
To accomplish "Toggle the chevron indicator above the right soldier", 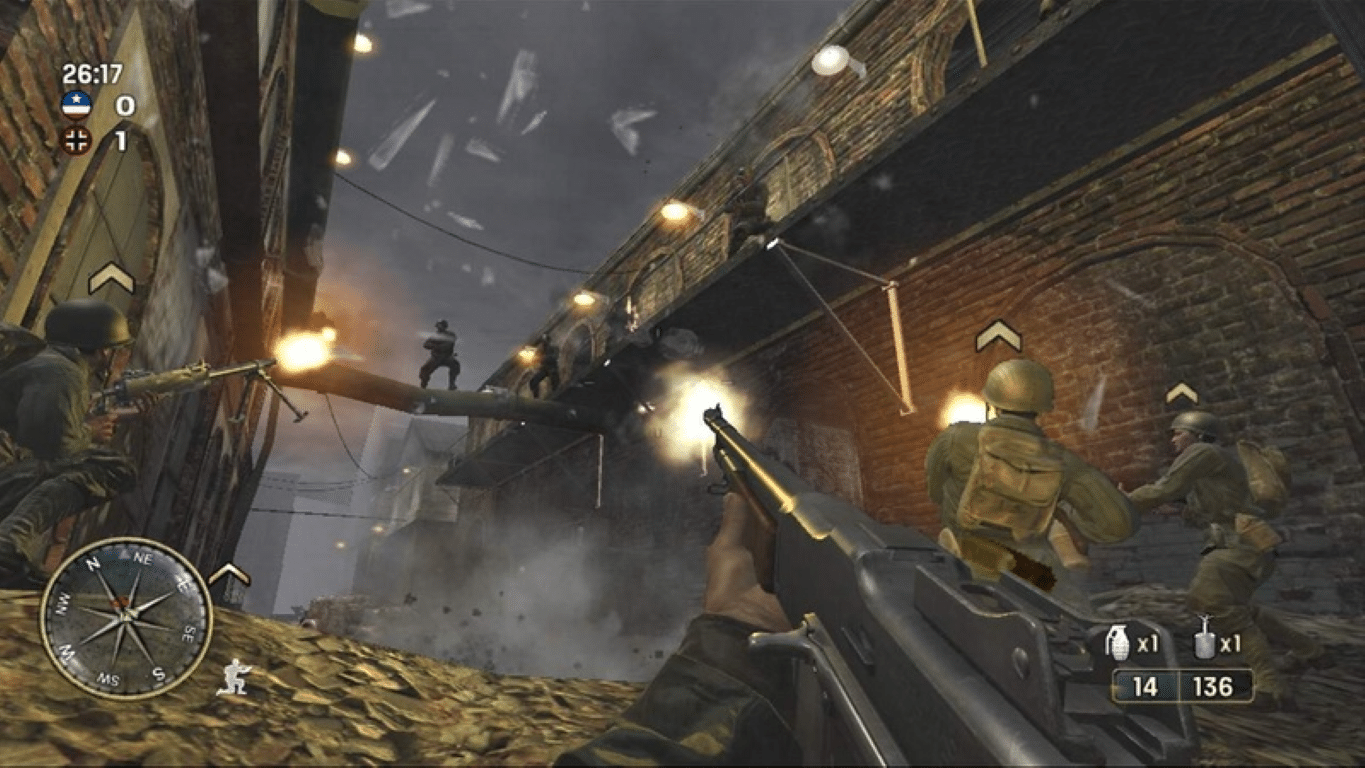I will 1183,394.
